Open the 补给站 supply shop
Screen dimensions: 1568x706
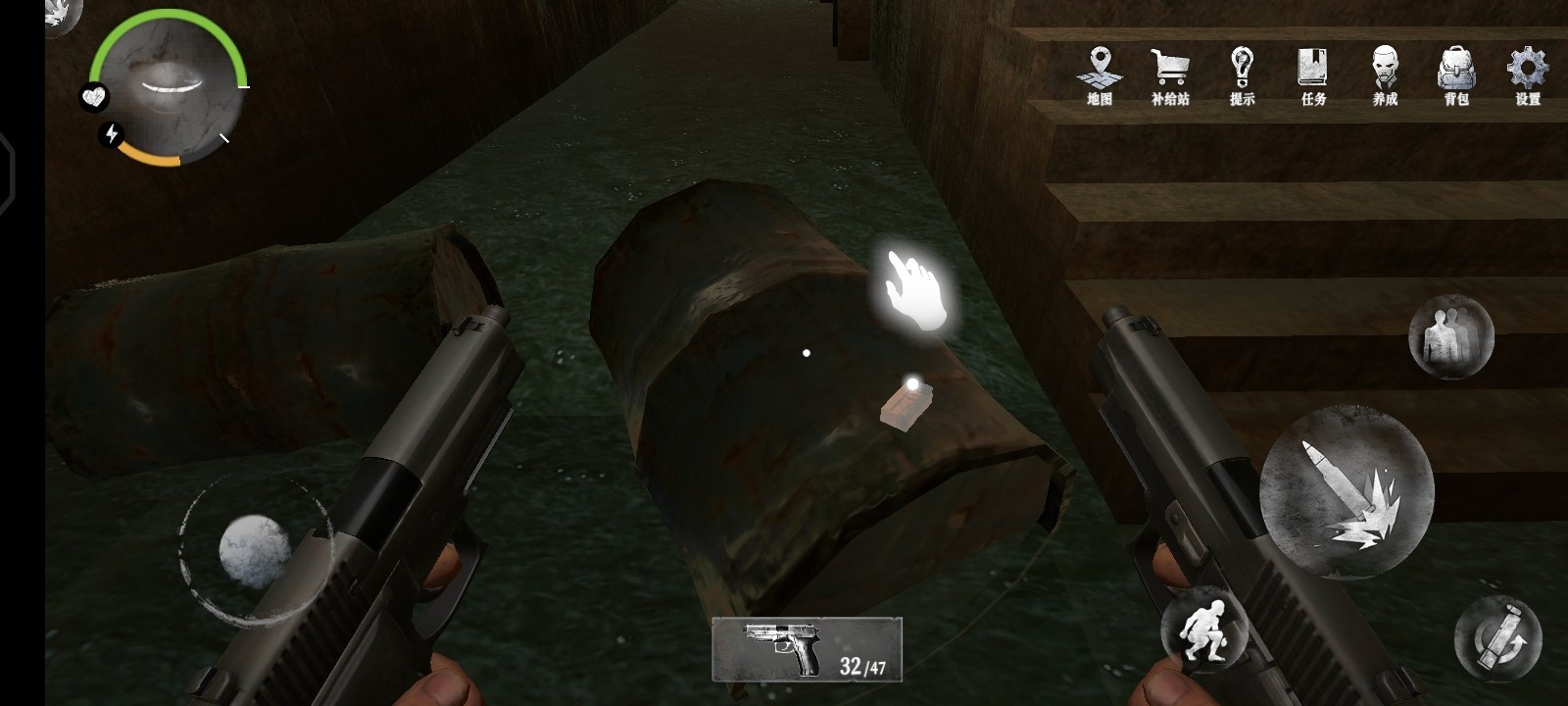1170,74
